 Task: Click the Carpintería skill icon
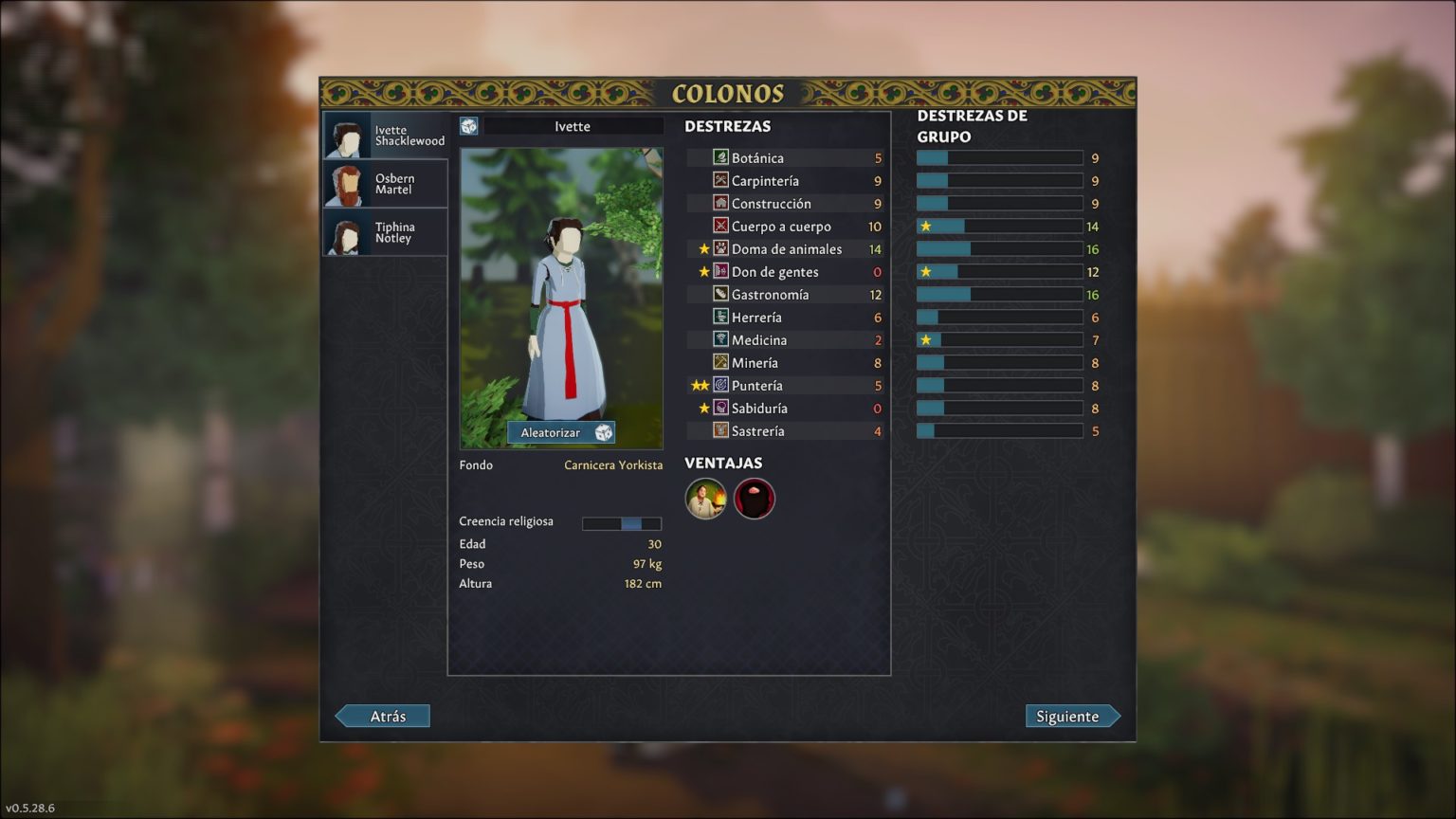(x=720, y=180)
